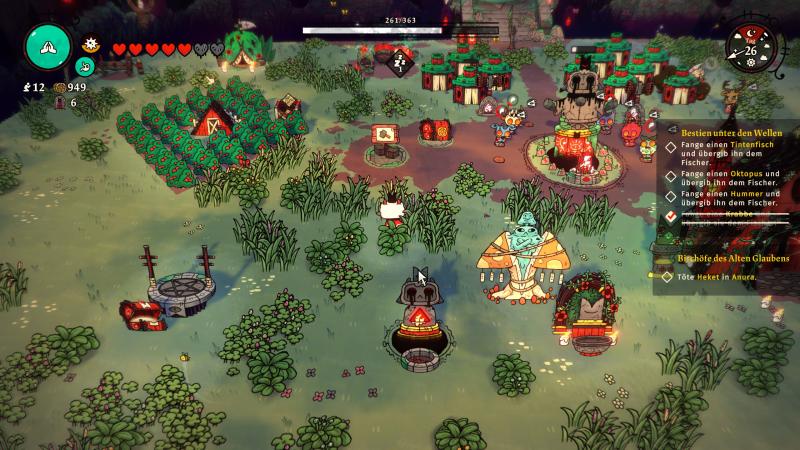Select the completed Krabbe objective
The image size is (800, 450).
[722, 215]
